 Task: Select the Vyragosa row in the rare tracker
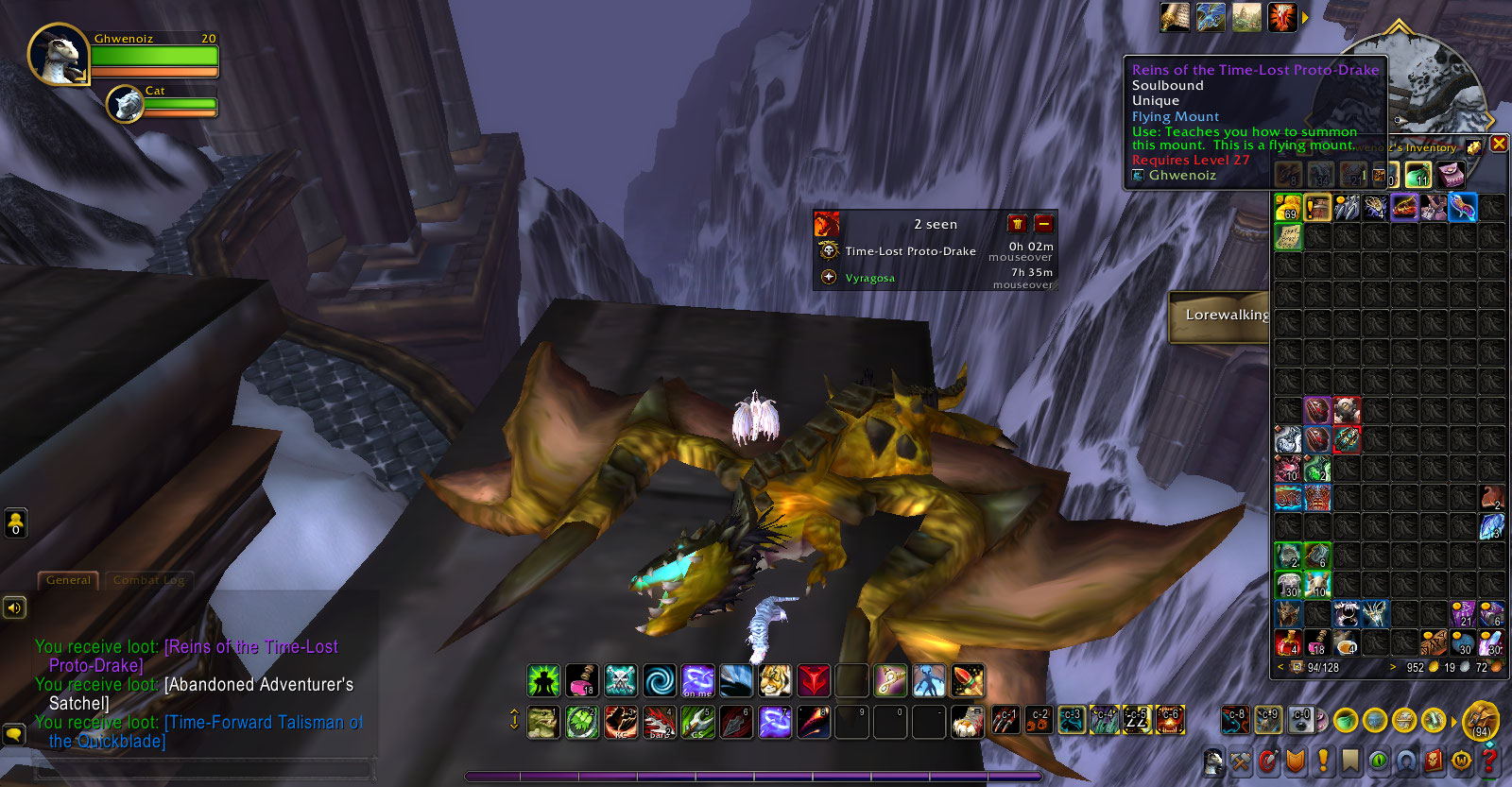[x=869, y=278]
